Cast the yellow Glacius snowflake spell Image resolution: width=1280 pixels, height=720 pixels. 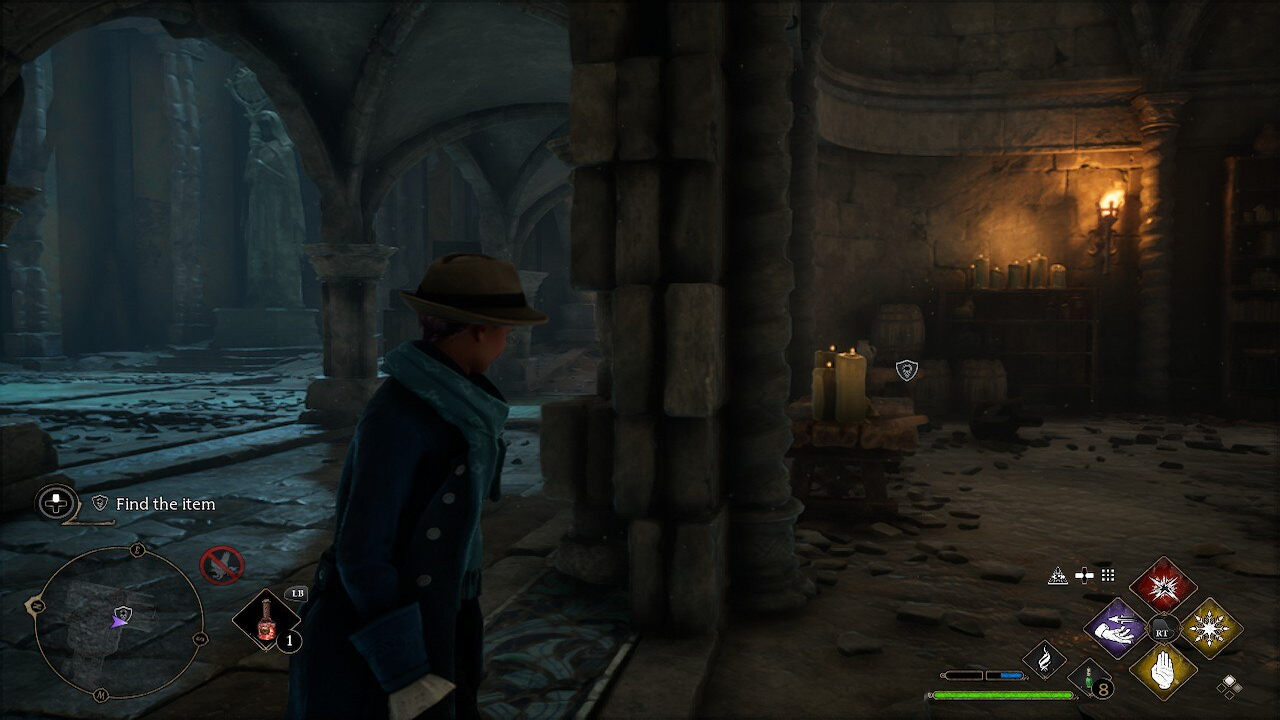point(1211,629)
